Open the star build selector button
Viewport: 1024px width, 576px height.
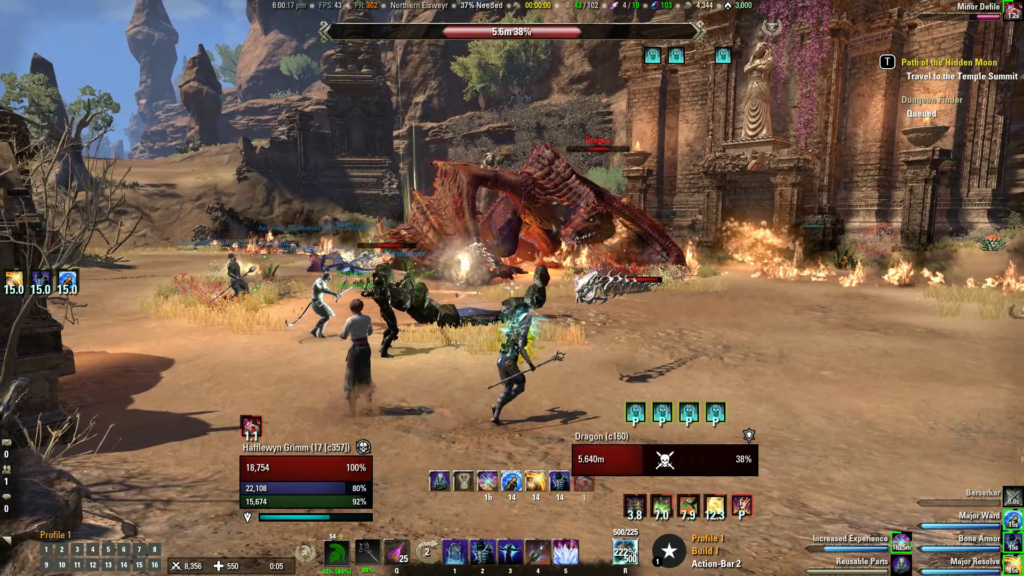point(668,551)
